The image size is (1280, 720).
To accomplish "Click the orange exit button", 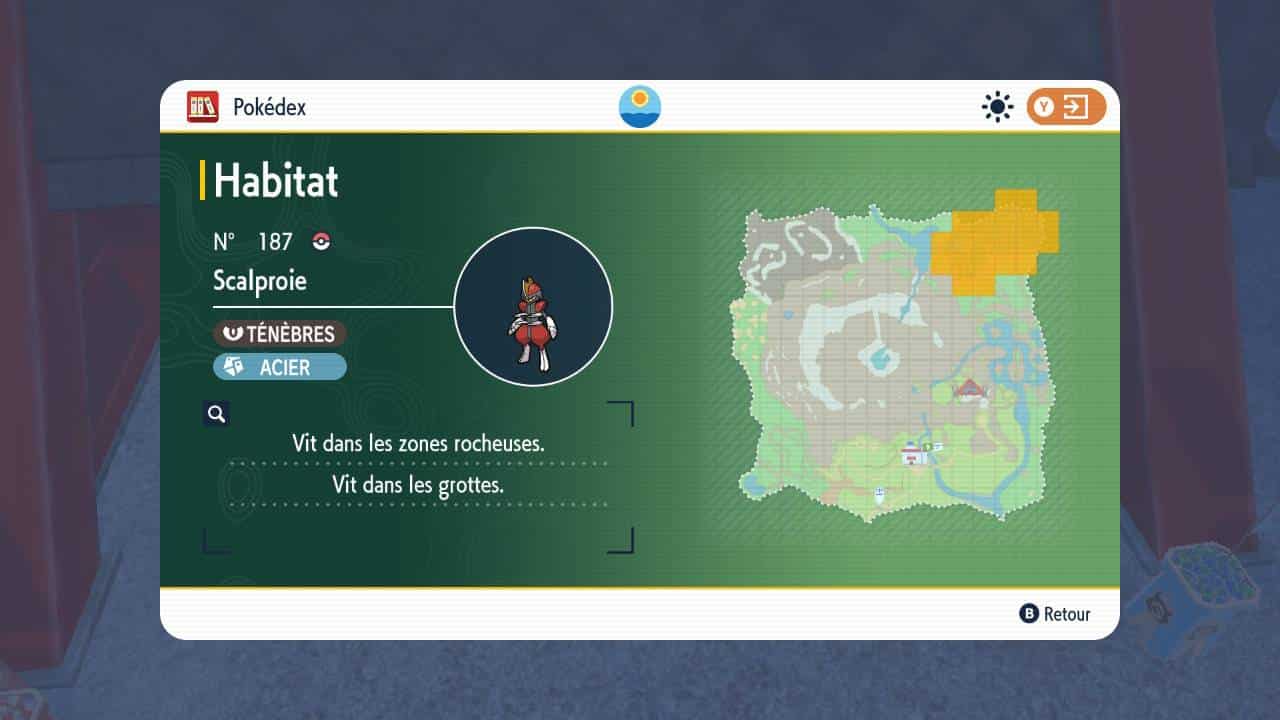I will 1066,107.
